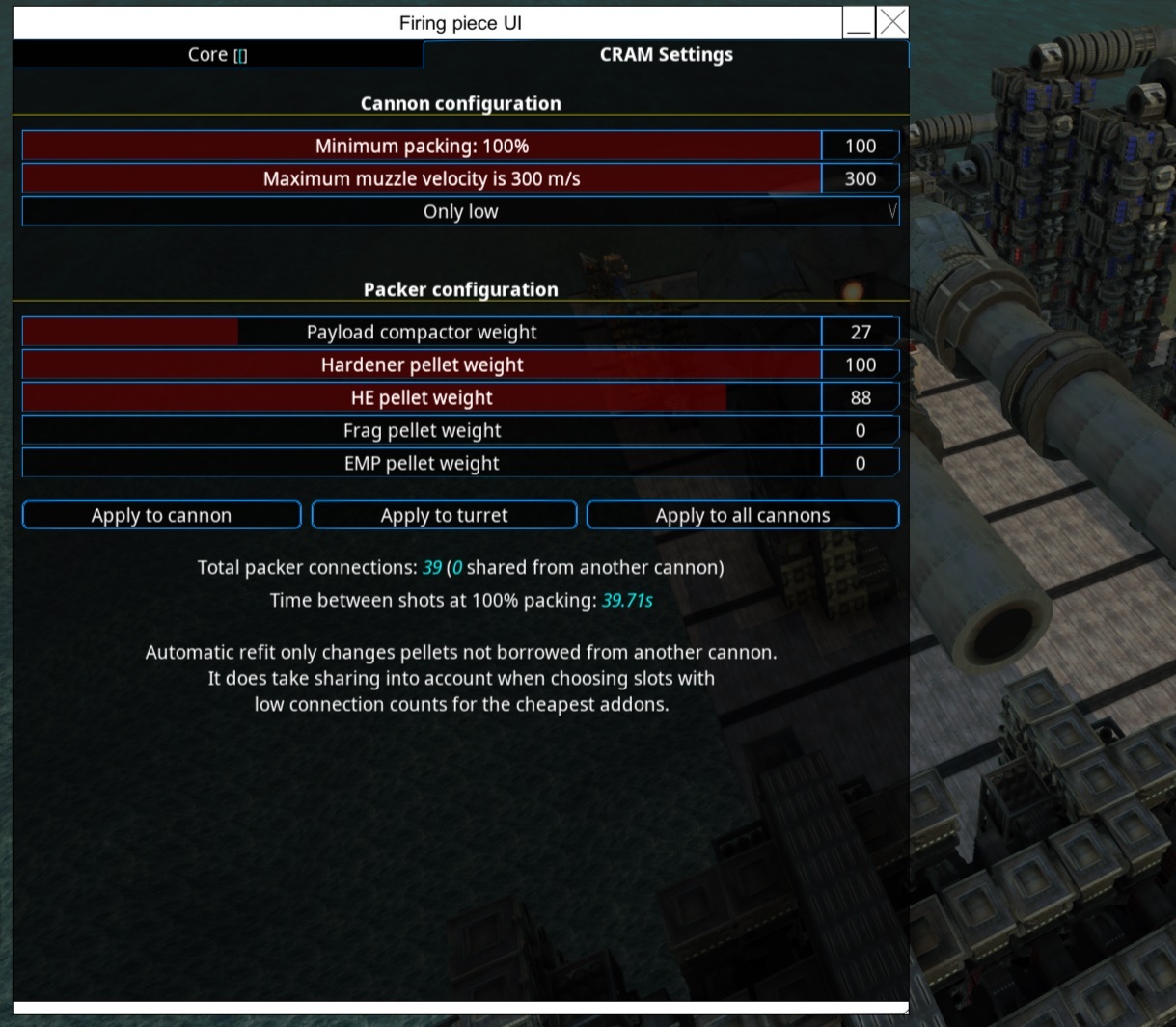Click the Frag pellet weight slider

422,431
